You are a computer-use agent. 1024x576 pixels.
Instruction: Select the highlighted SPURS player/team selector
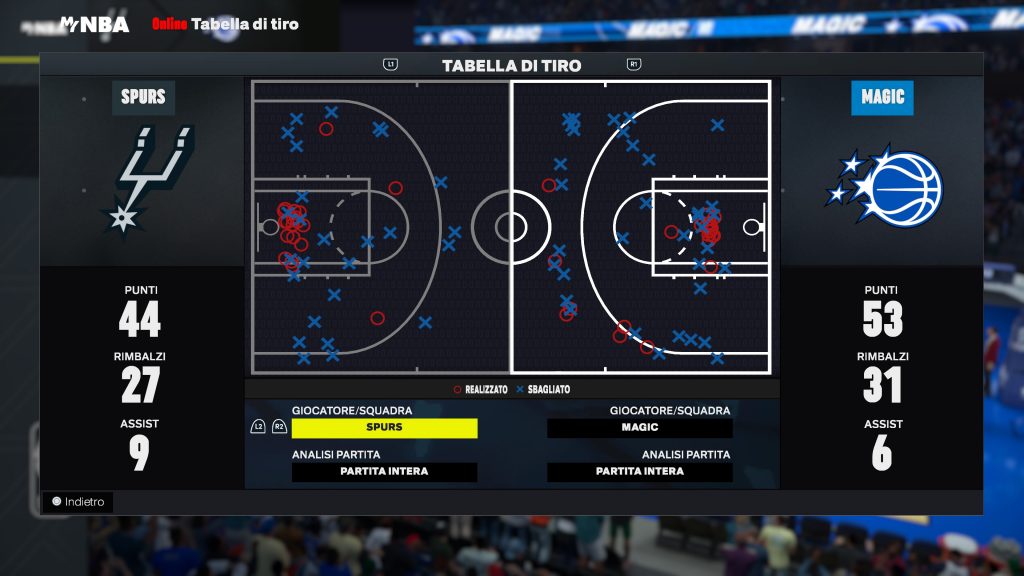tap(384, 428)
